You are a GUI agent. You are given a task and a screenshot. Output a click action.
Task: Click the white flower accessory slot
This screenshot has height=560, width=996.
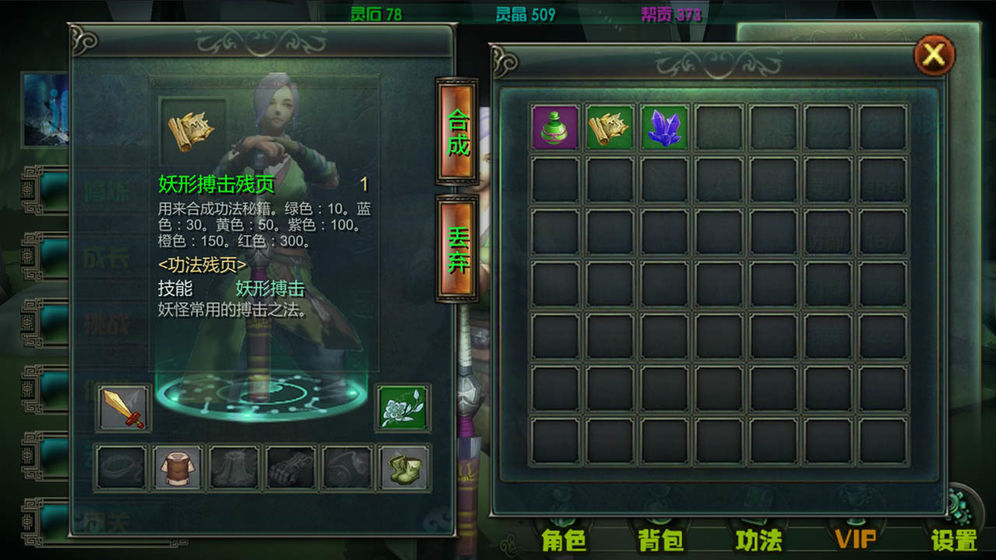[403, 408]
